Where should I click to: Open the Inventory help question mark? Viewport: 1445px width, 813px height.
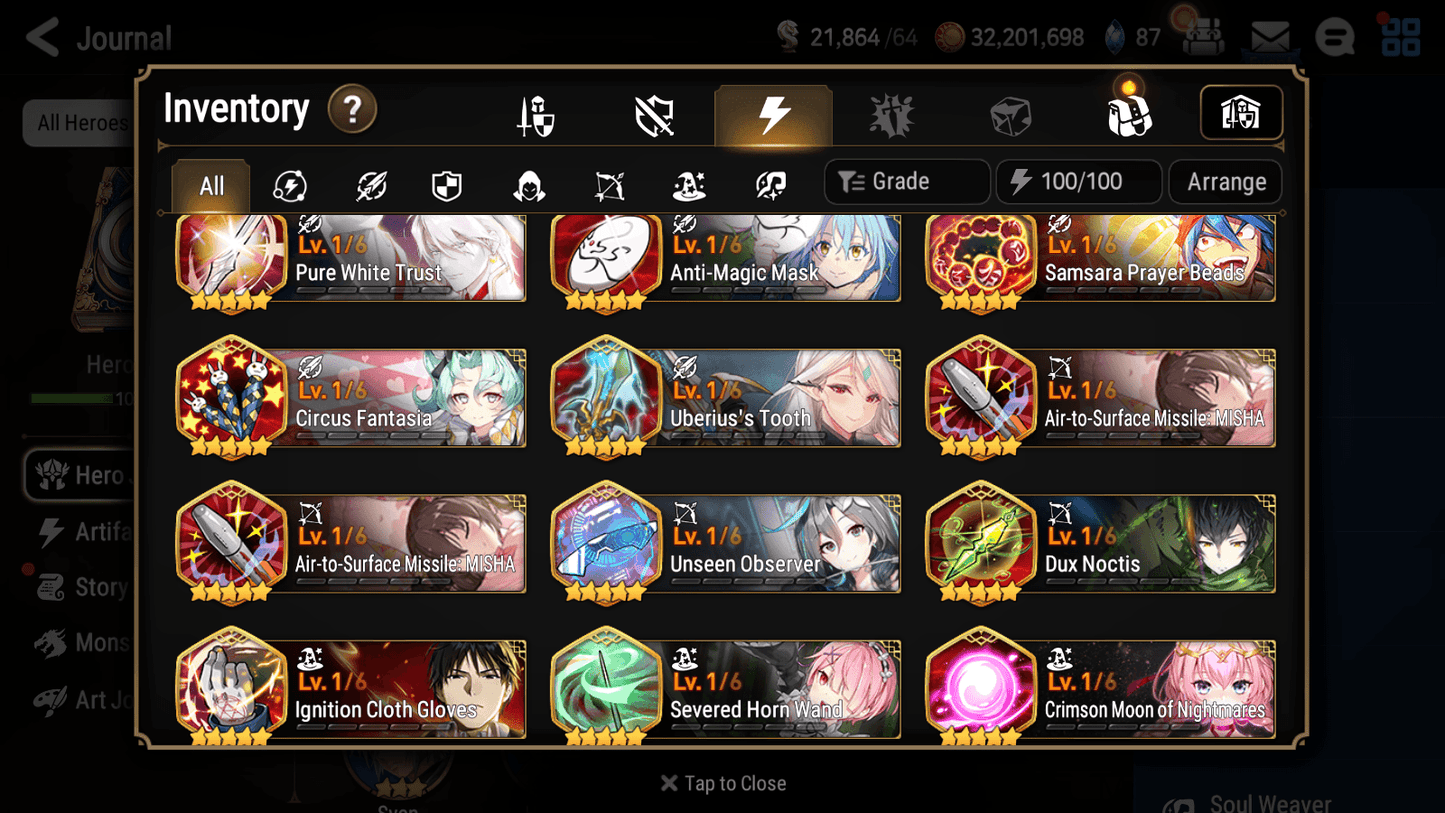(x=352, y=110)
